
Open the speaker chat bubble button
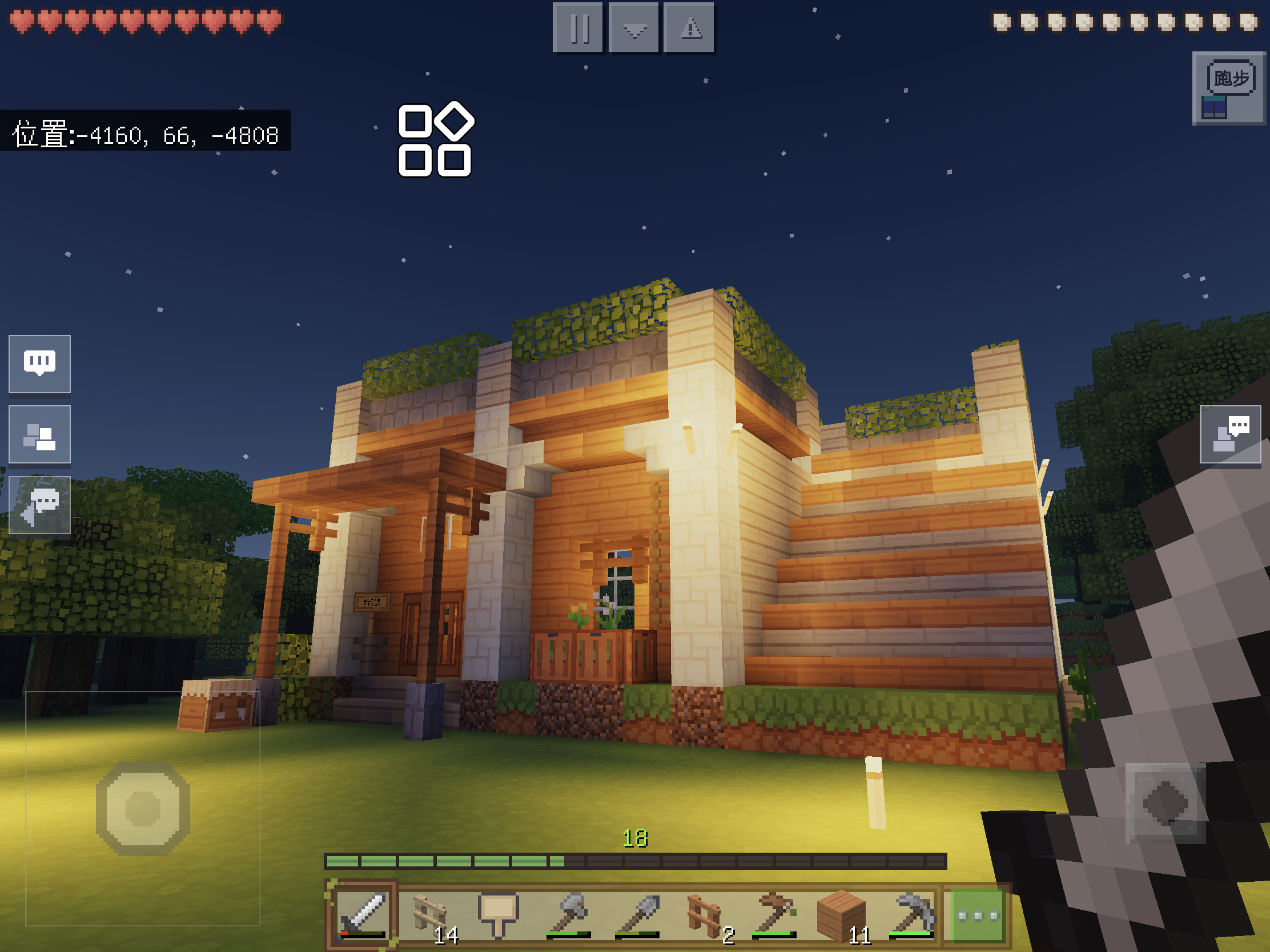(x=39, y=505)
